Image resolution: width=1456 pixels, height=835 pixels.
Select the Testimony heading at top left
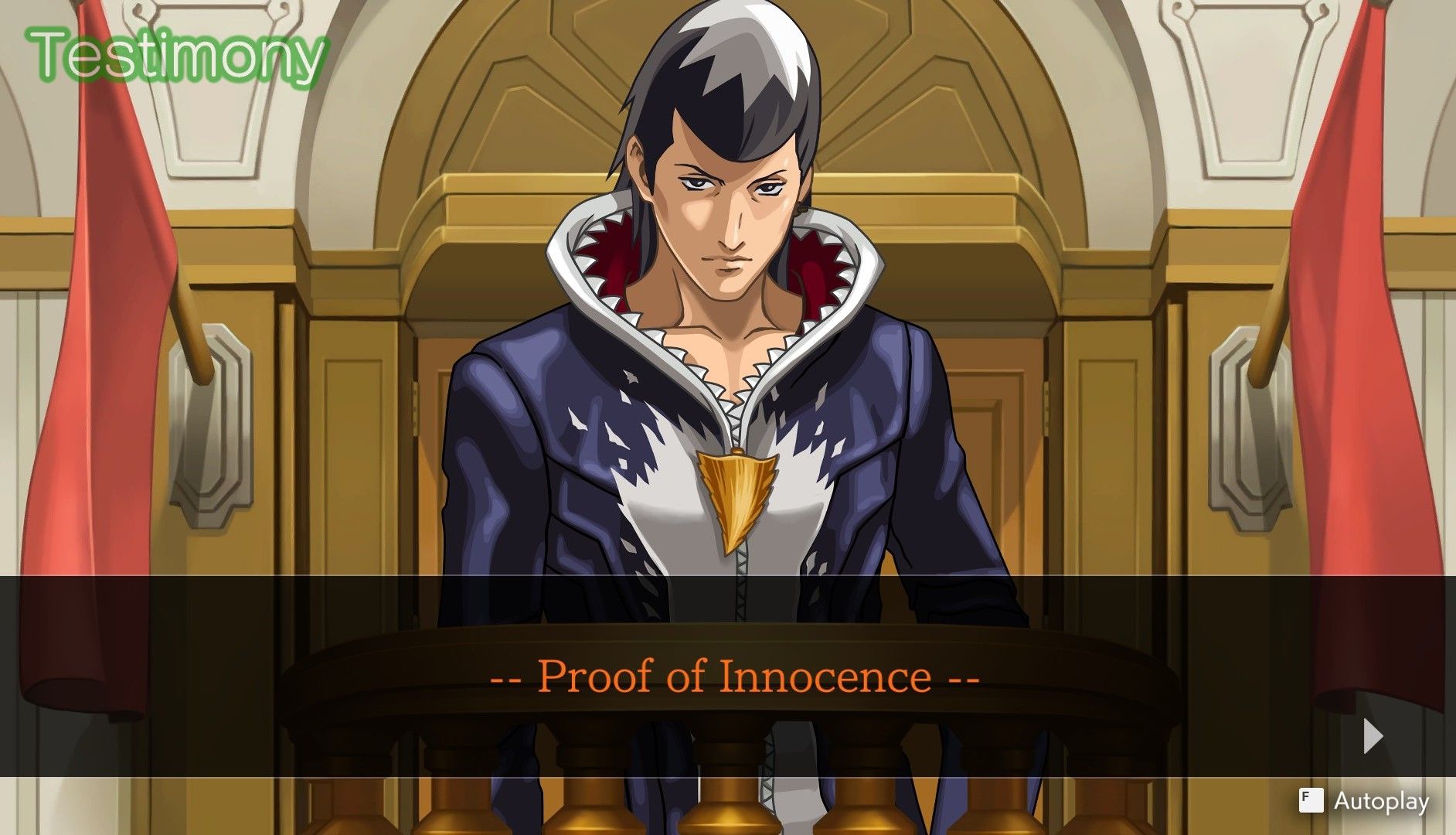[x=174, y=56]
